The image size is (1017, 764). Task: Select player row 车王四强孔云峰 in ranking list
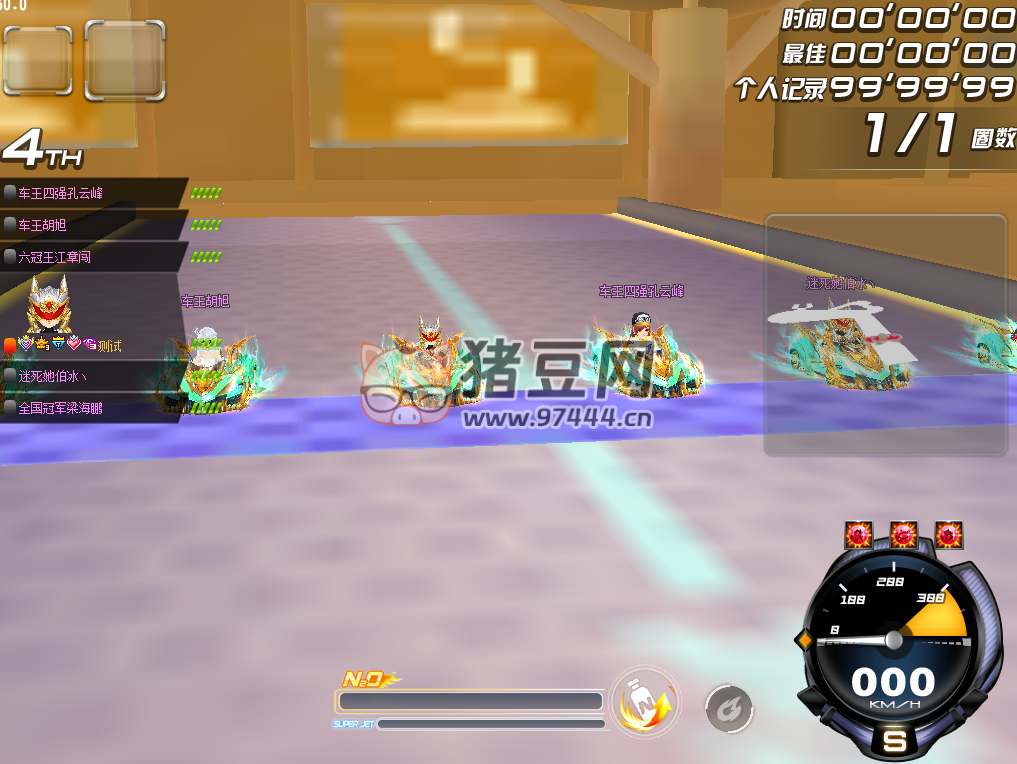tap(92, 193)
